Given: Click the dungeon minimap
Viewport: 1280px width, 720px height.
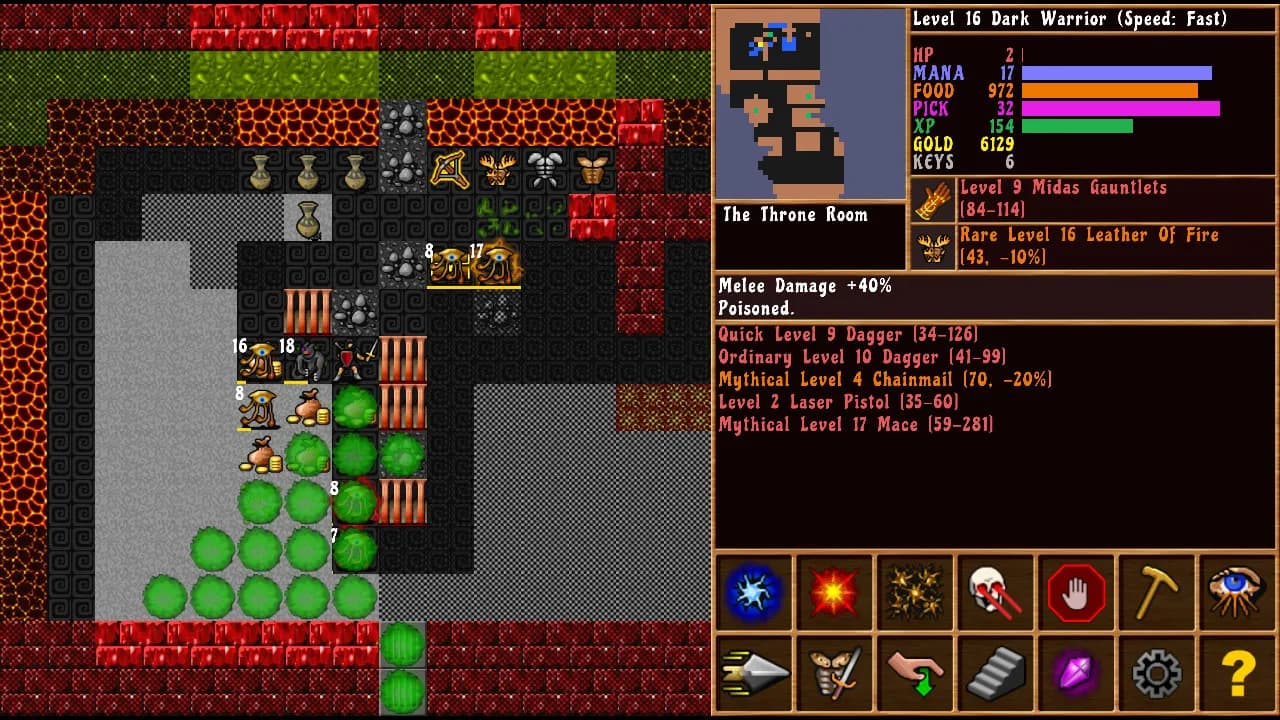Looking at the screenshot, I should 810,103.
